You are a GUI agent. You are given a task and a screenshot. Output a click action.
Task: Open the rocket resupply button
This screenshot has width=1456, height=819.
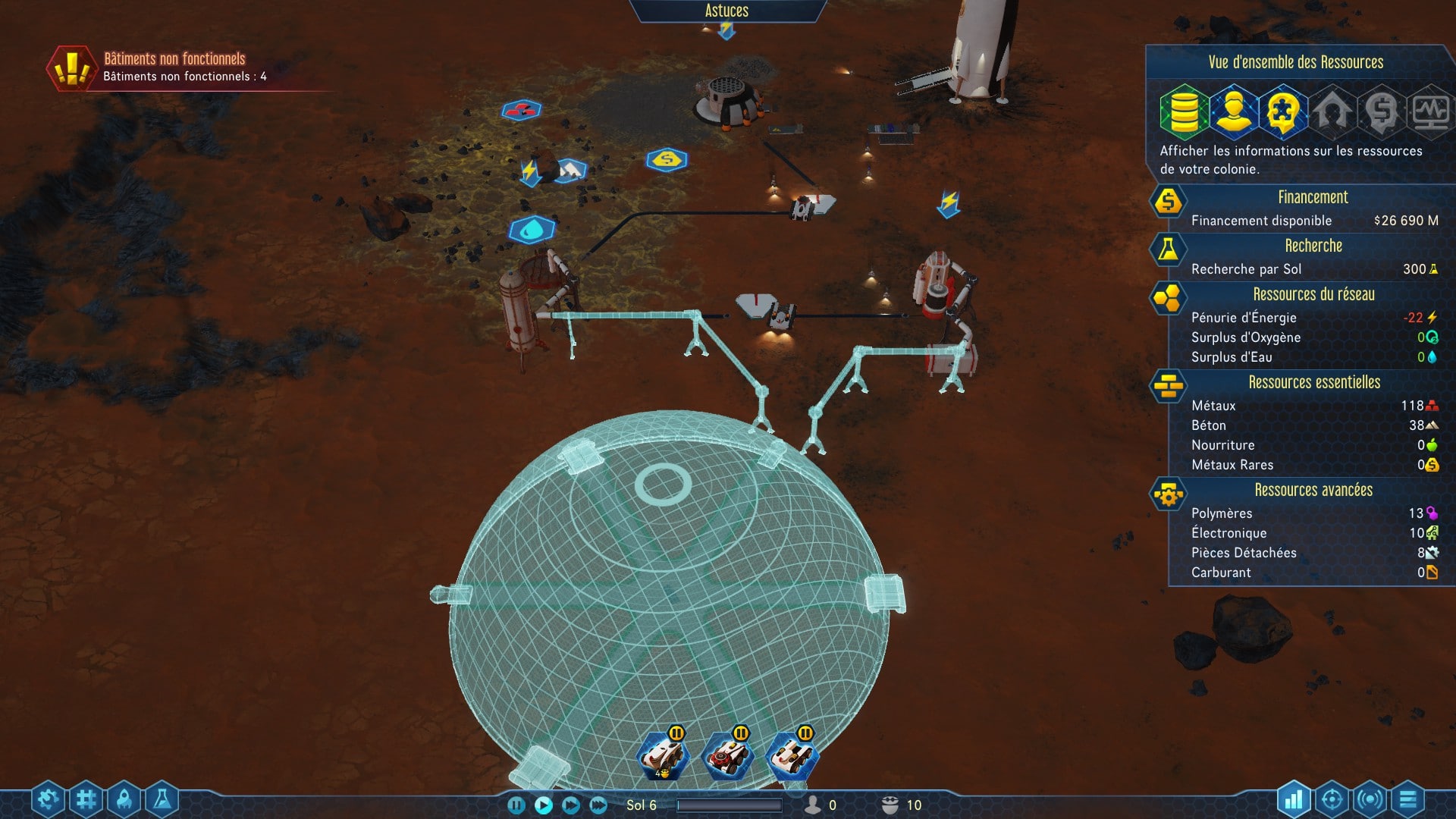[124, 799]
